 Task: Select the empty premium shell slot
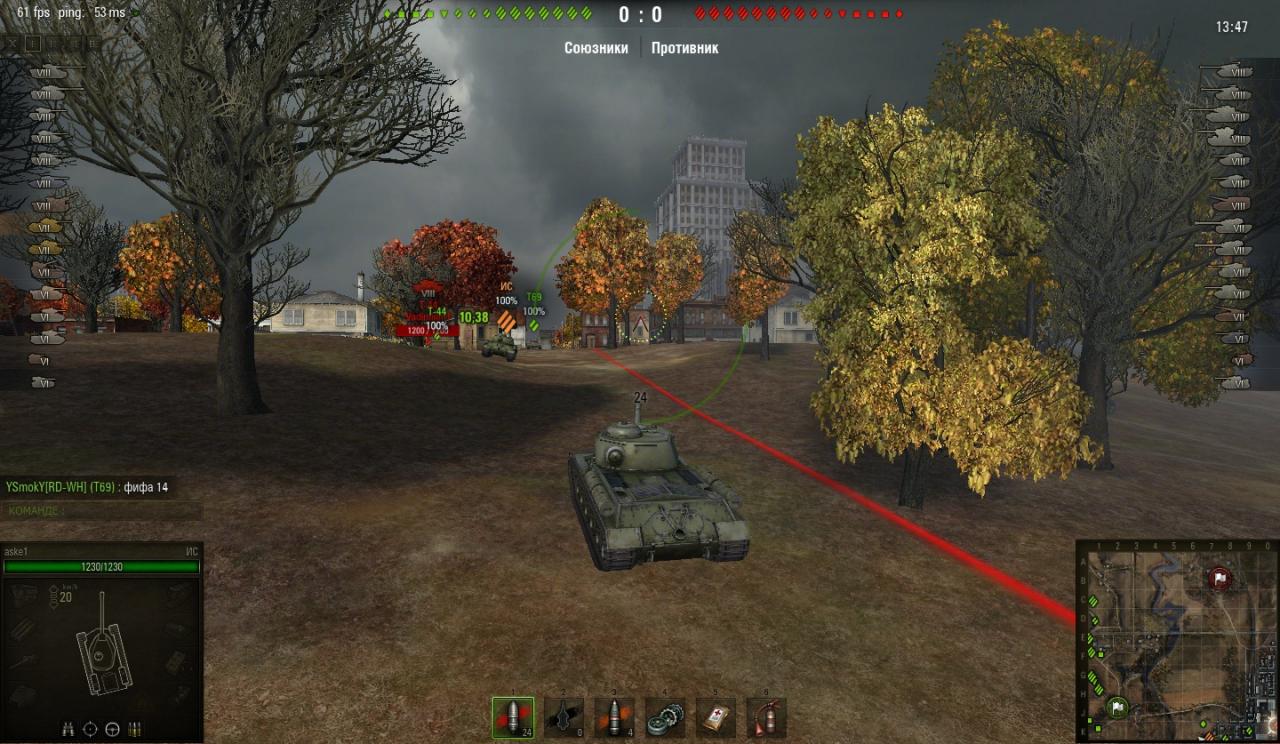pos(564,717)
